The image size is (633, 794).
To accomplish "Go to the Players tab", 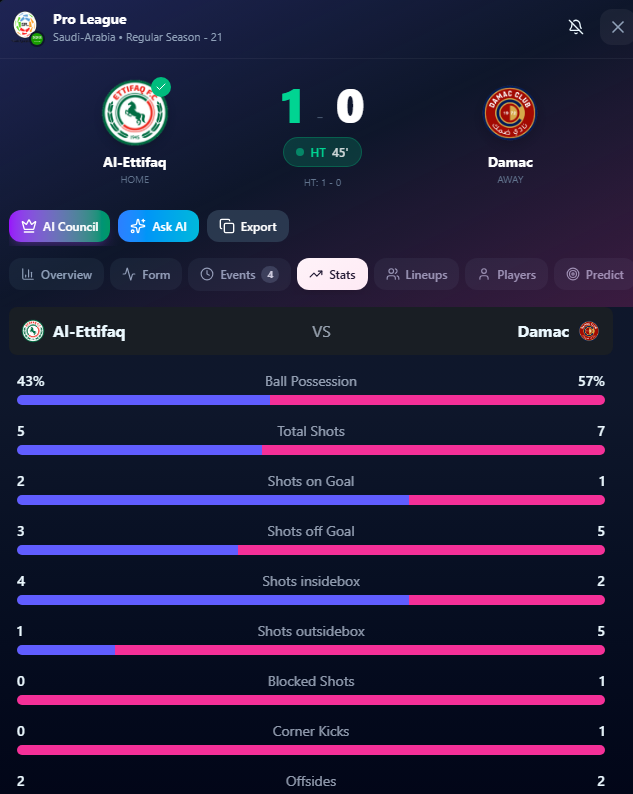I will point(507,274).
